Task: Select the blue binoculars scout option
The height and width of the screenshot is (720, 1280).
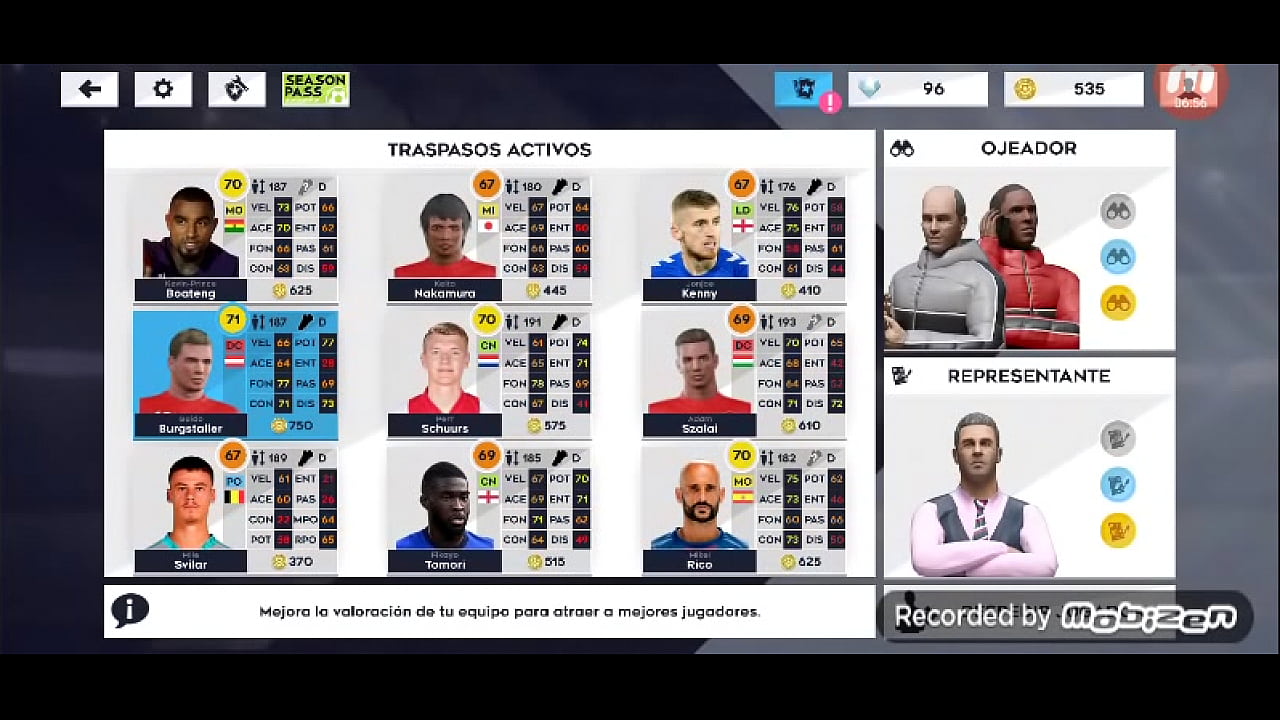Action: coord(1119,257)
